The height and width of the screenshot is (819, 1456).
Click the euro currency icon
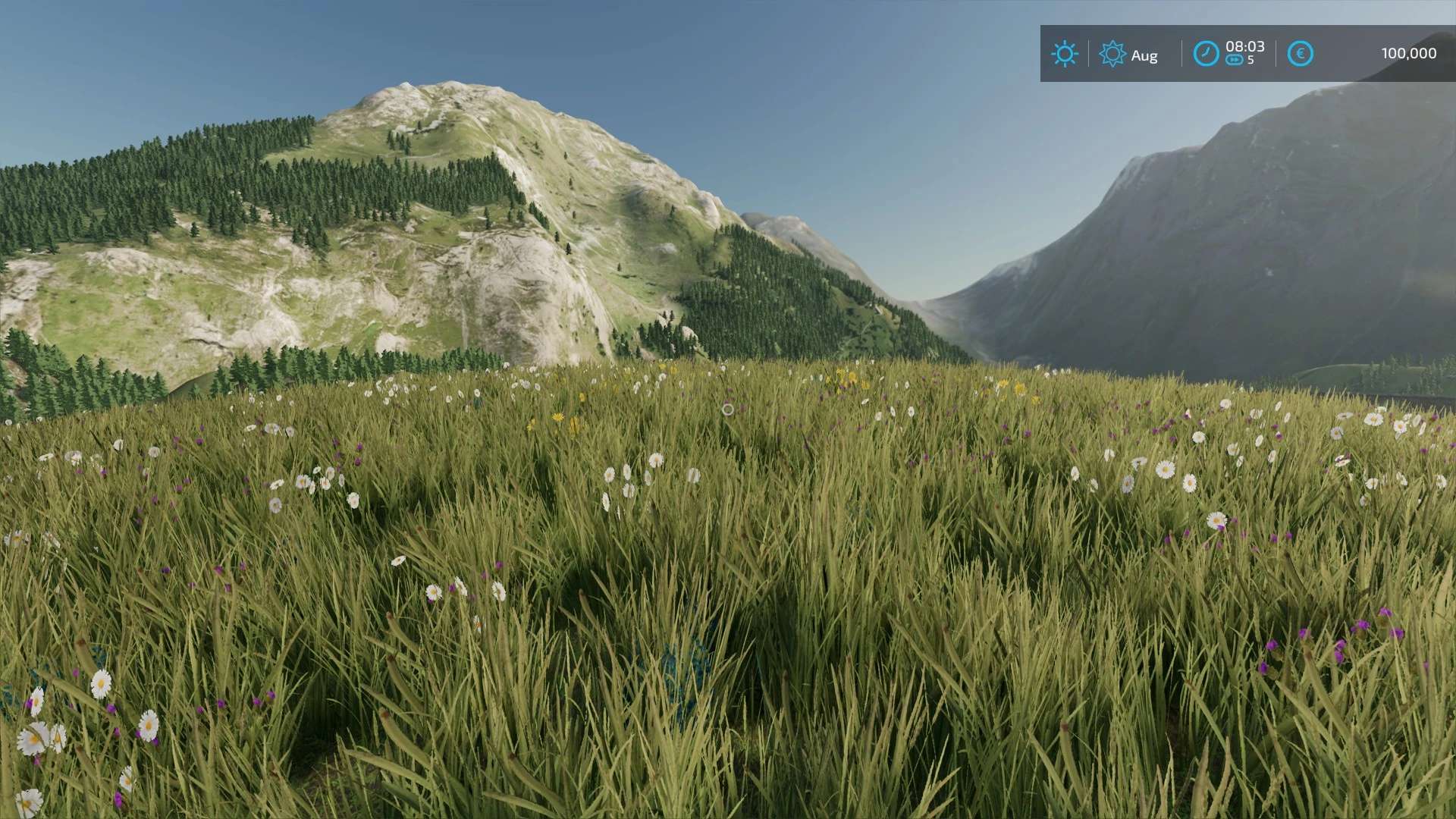[1300, 54]
